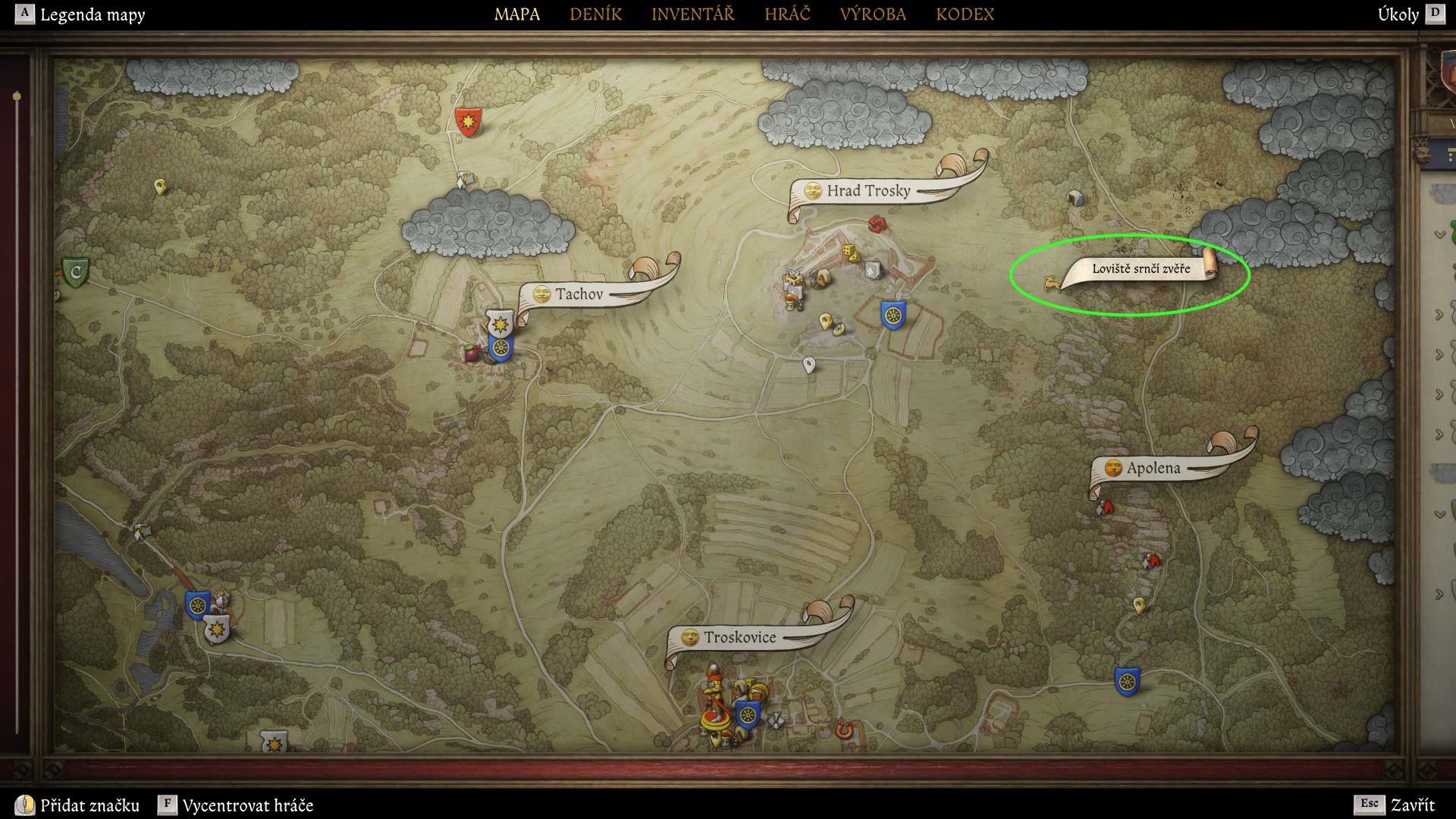Show the KODEX tab

pos(965,14)
